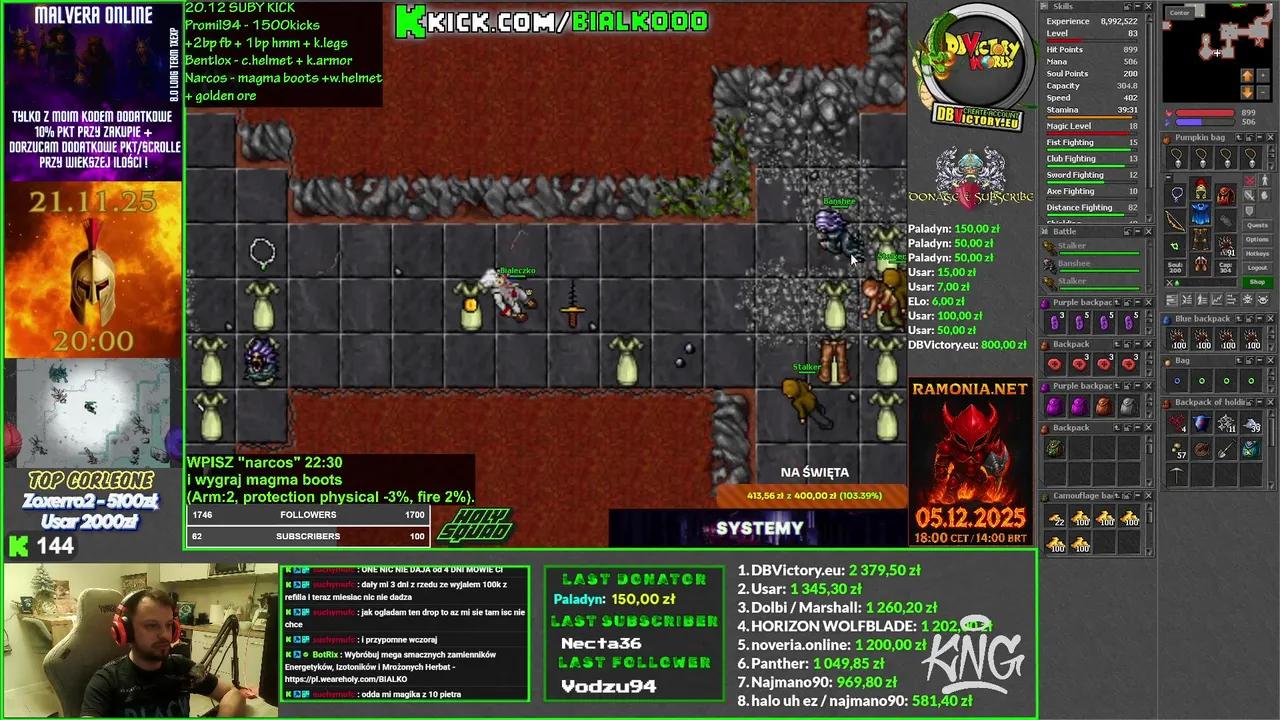
Task: Click the red cape in the armor slot
Action: (1224, 194)
